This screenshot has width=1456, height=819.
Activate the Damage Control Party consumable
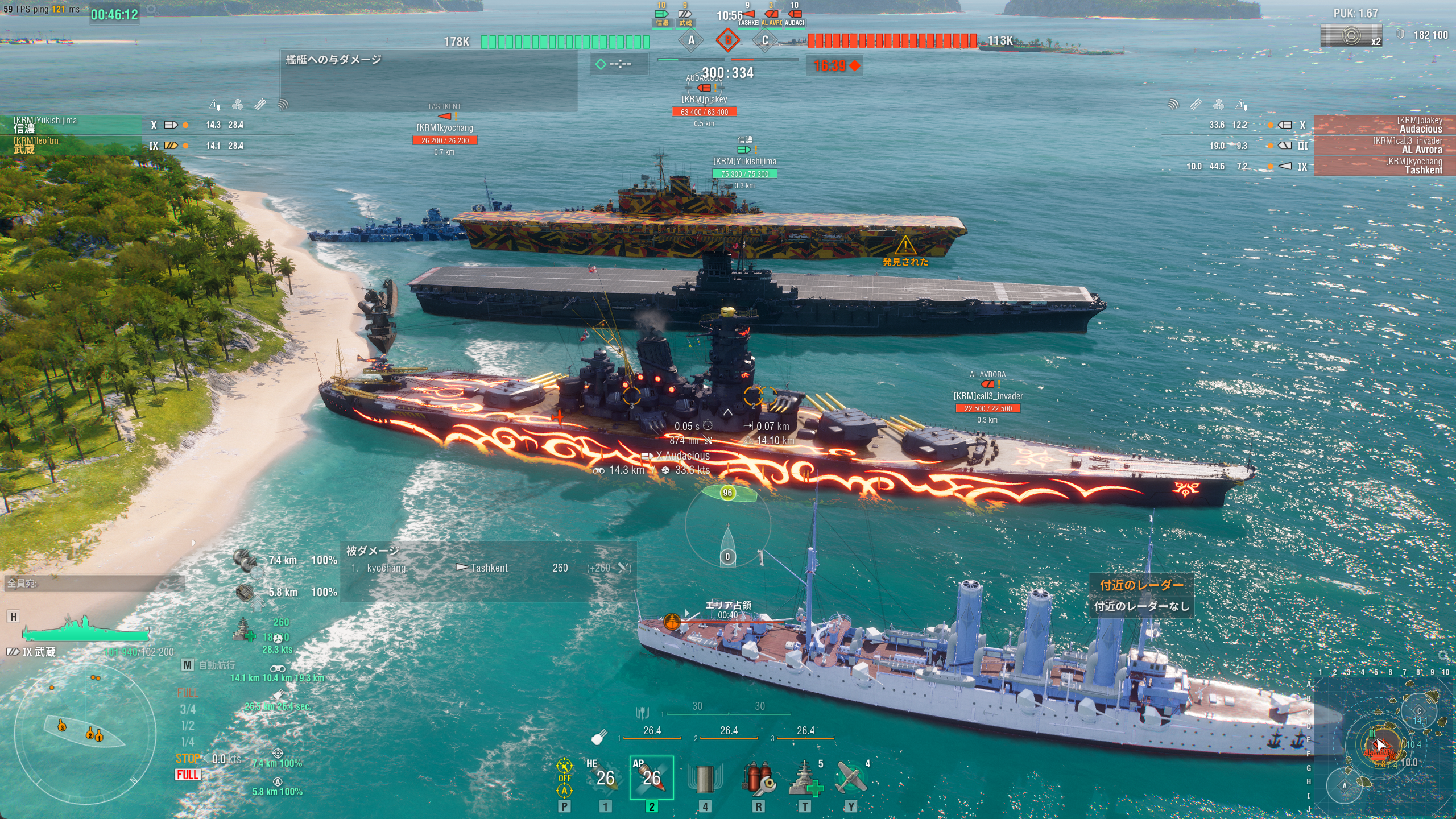click(x=758, y=778)
